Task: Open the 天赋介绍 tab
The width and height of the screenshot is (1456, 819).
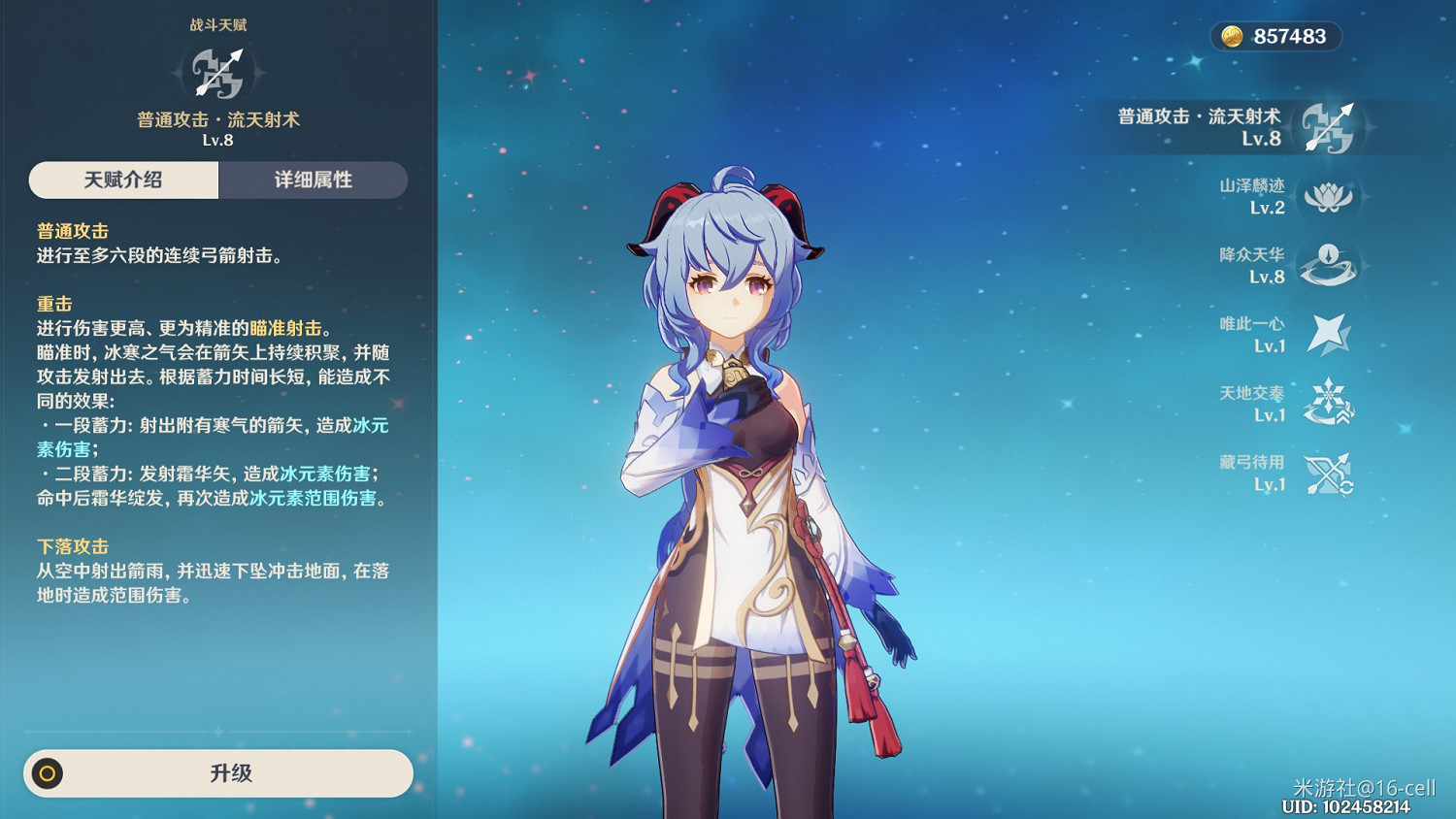Action: tap(123, 180)
